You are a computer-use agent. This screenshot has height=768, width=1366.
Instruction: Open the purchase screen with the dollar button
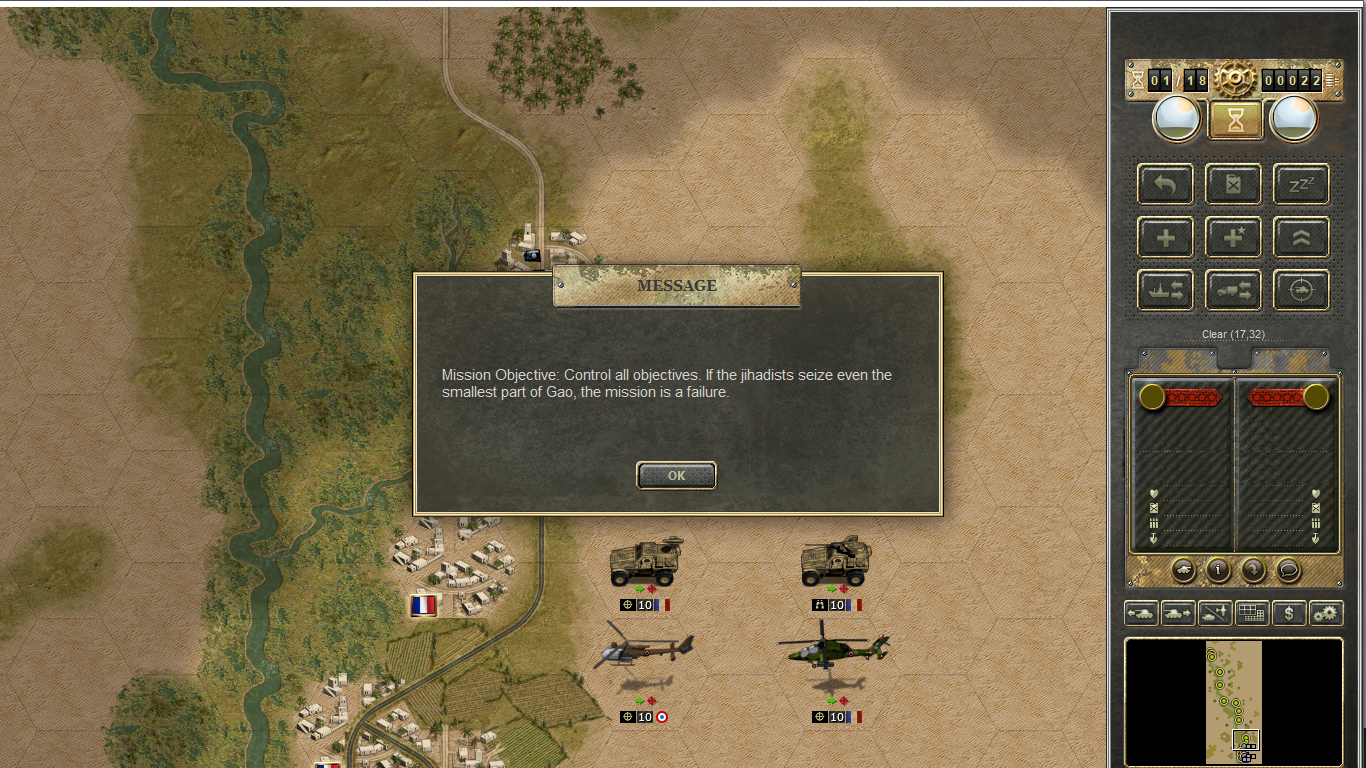tap(1289, 613)
